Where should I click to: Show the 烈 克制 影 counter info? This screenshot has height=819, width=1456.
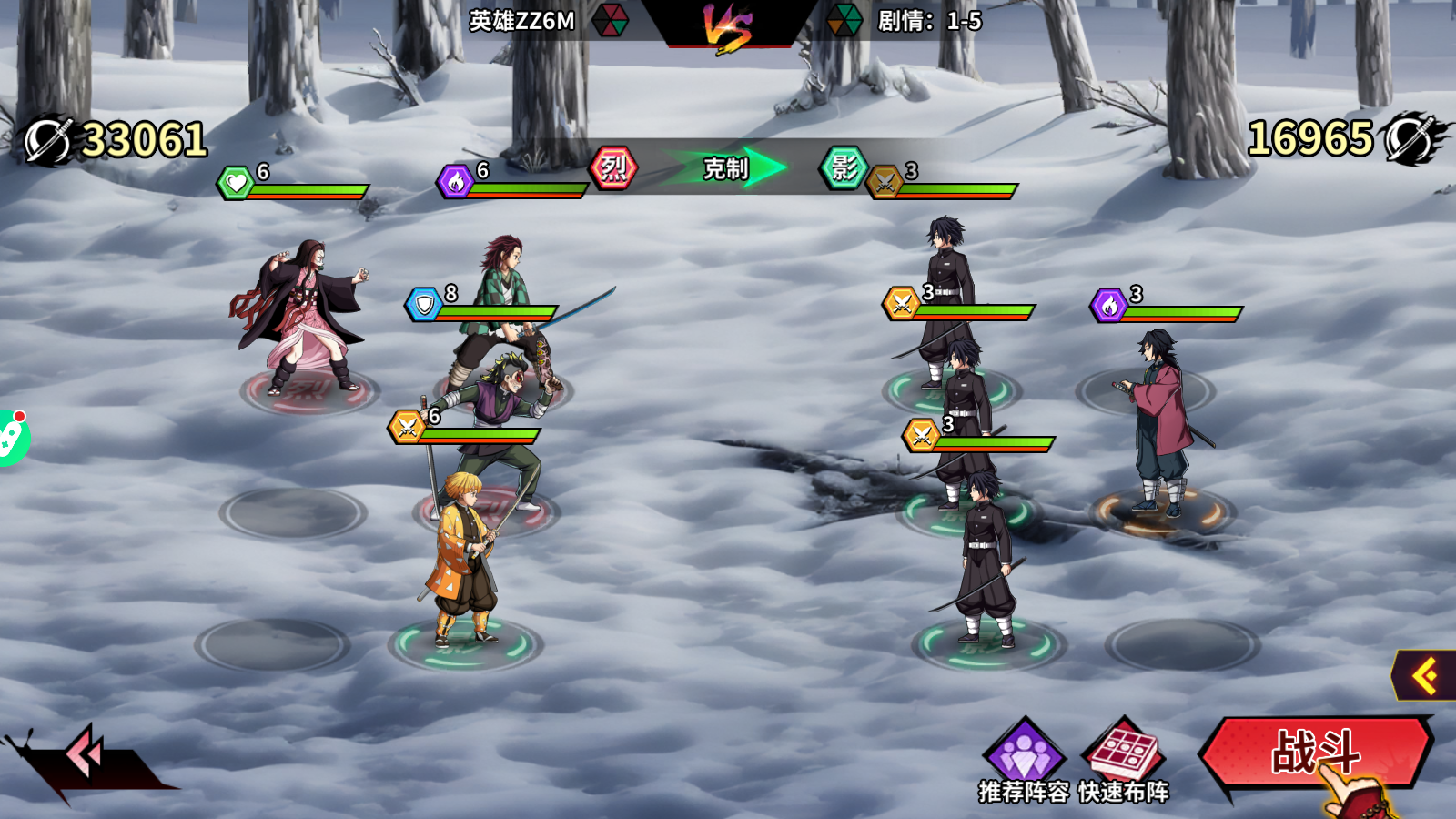coord(726,168)
